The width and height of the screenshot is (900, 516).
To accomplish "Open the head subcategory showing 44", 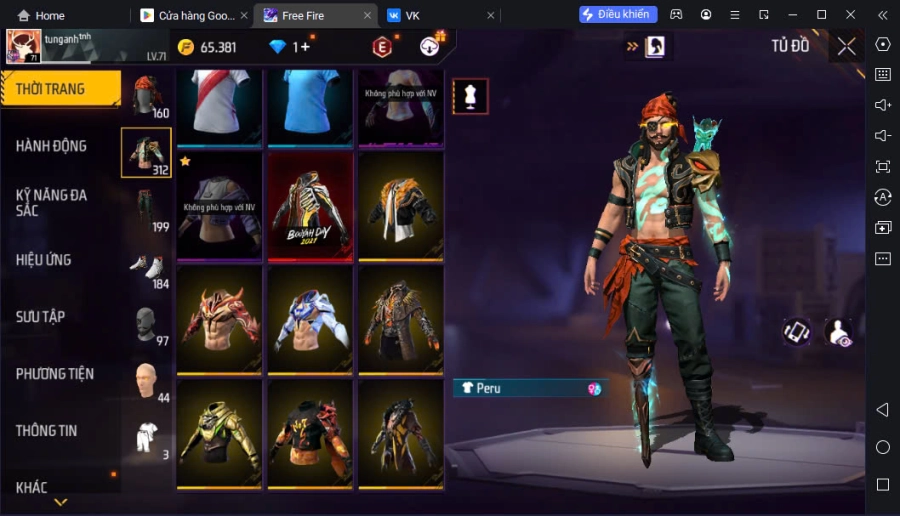I will [x=146, y=380].
